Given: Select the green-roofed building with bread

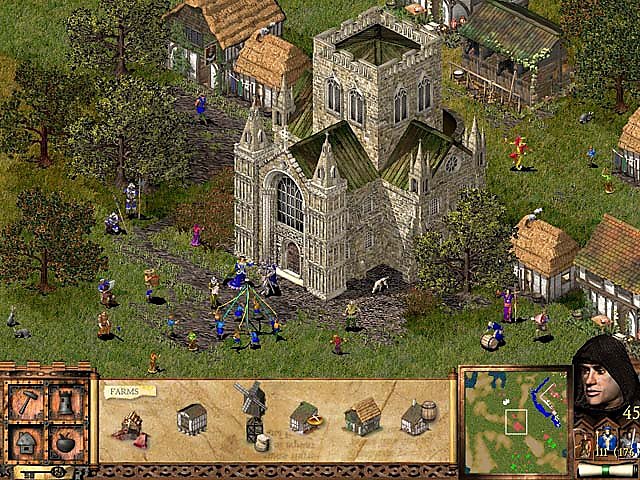Looking at the screenshot, I should coord(306,417).
